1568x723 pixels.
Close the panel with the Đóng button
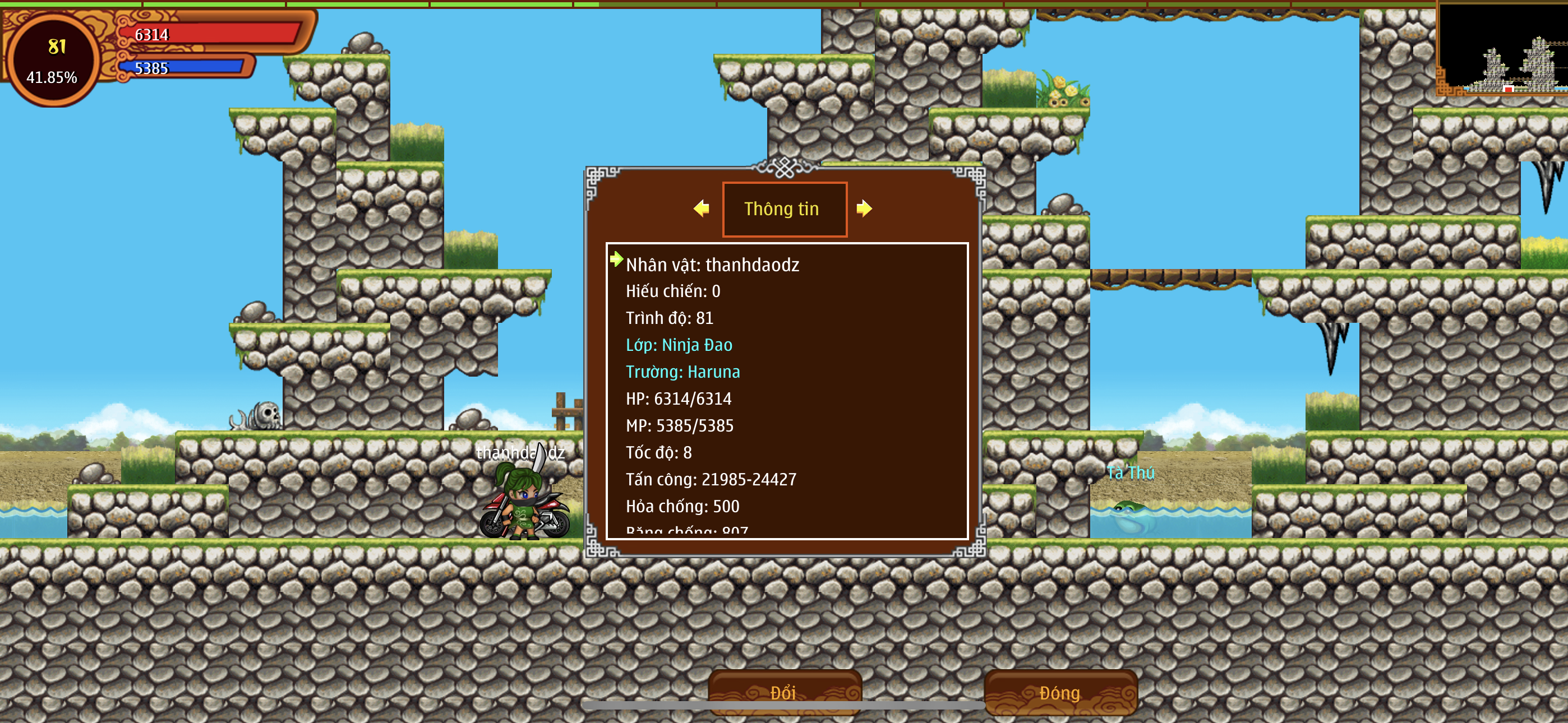tap(1060, 693)
